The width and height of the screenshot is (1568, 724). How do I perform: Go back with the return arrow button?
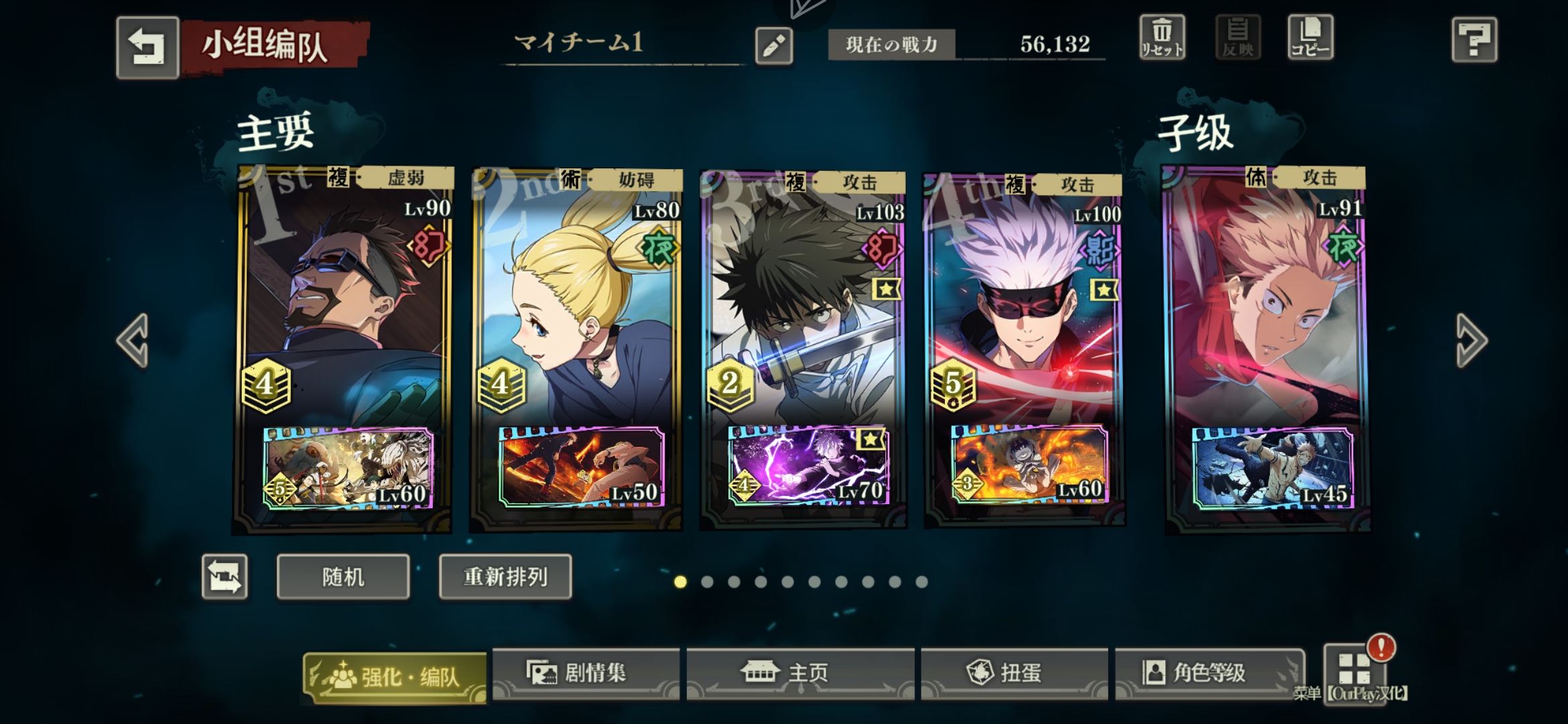tap(147, 48)
